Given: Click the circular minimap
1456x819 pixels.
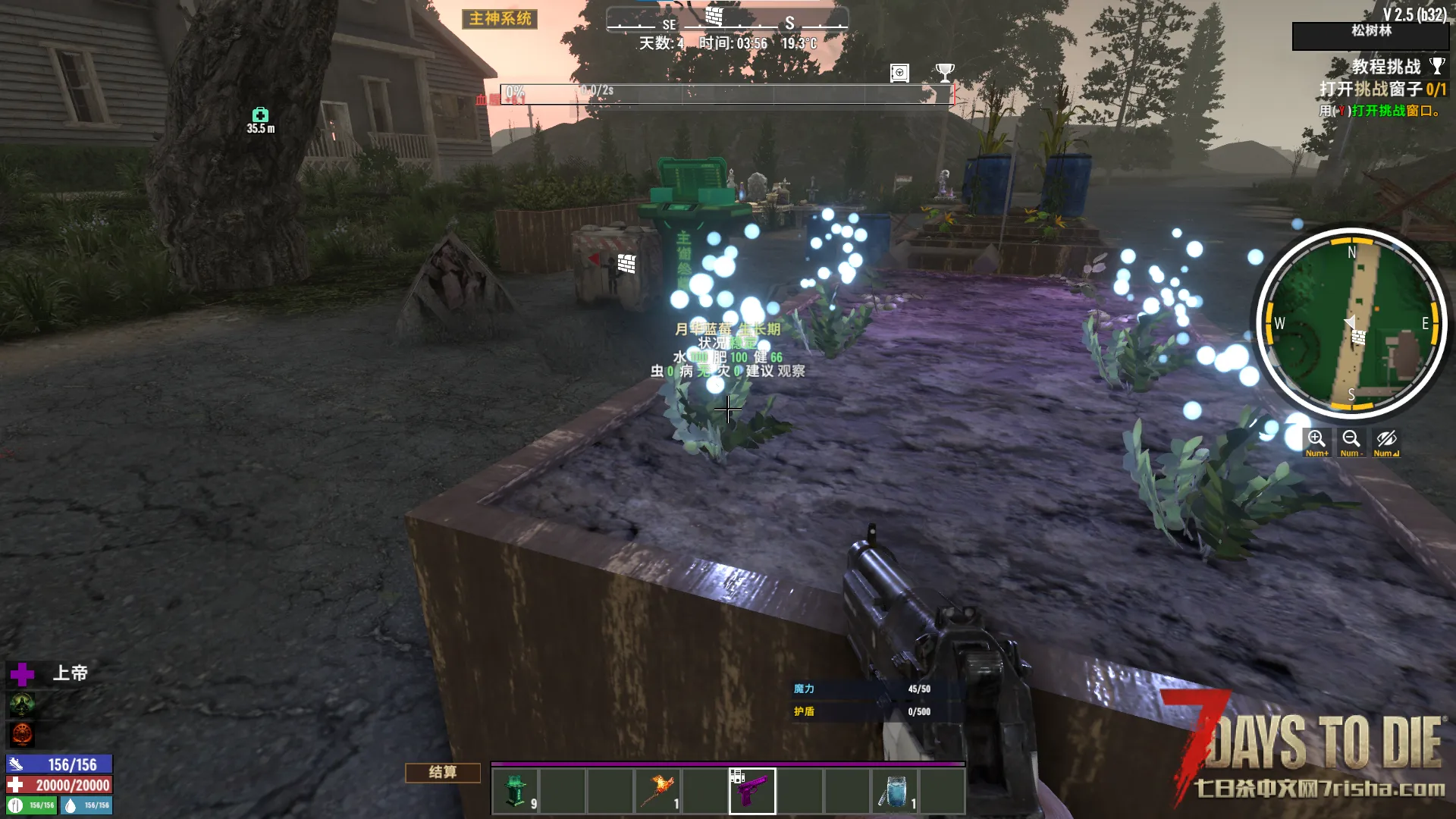Looking at the screenshot, I should 1351,323.
